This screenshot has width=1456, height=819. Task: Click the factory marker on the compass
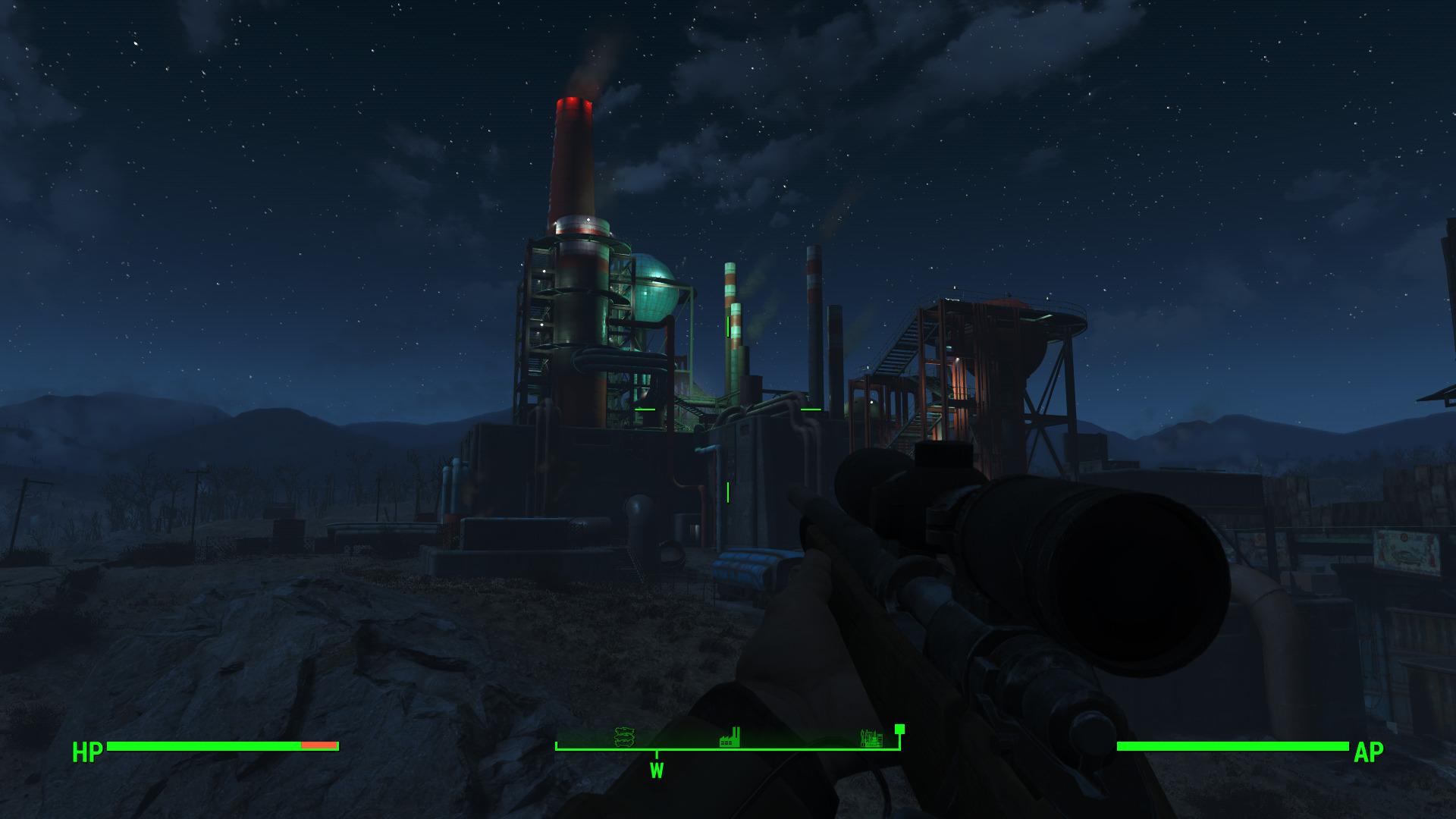[730, 737]
